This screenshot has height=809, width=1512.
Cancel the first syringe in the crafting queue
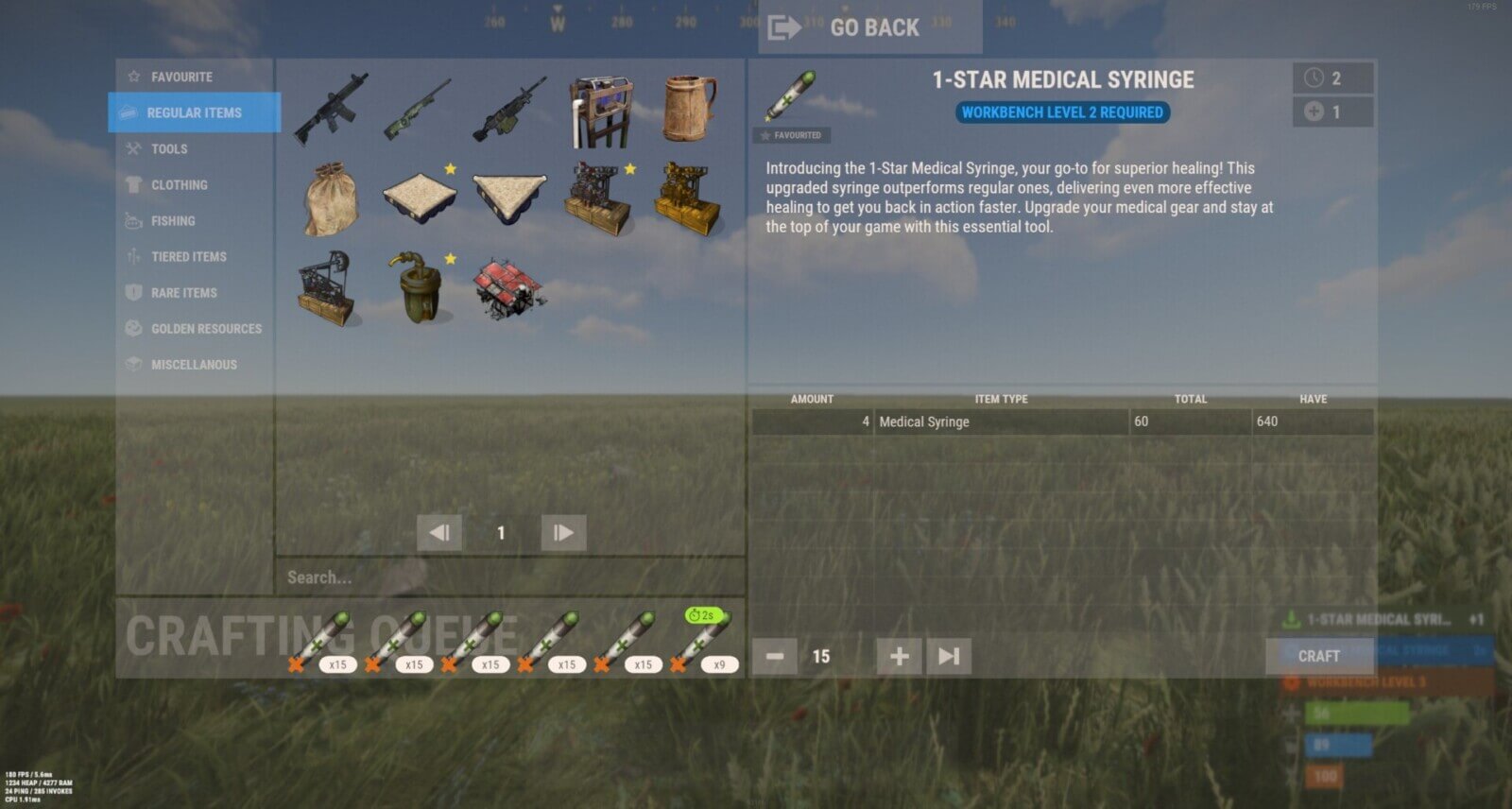tap(294, 664)
